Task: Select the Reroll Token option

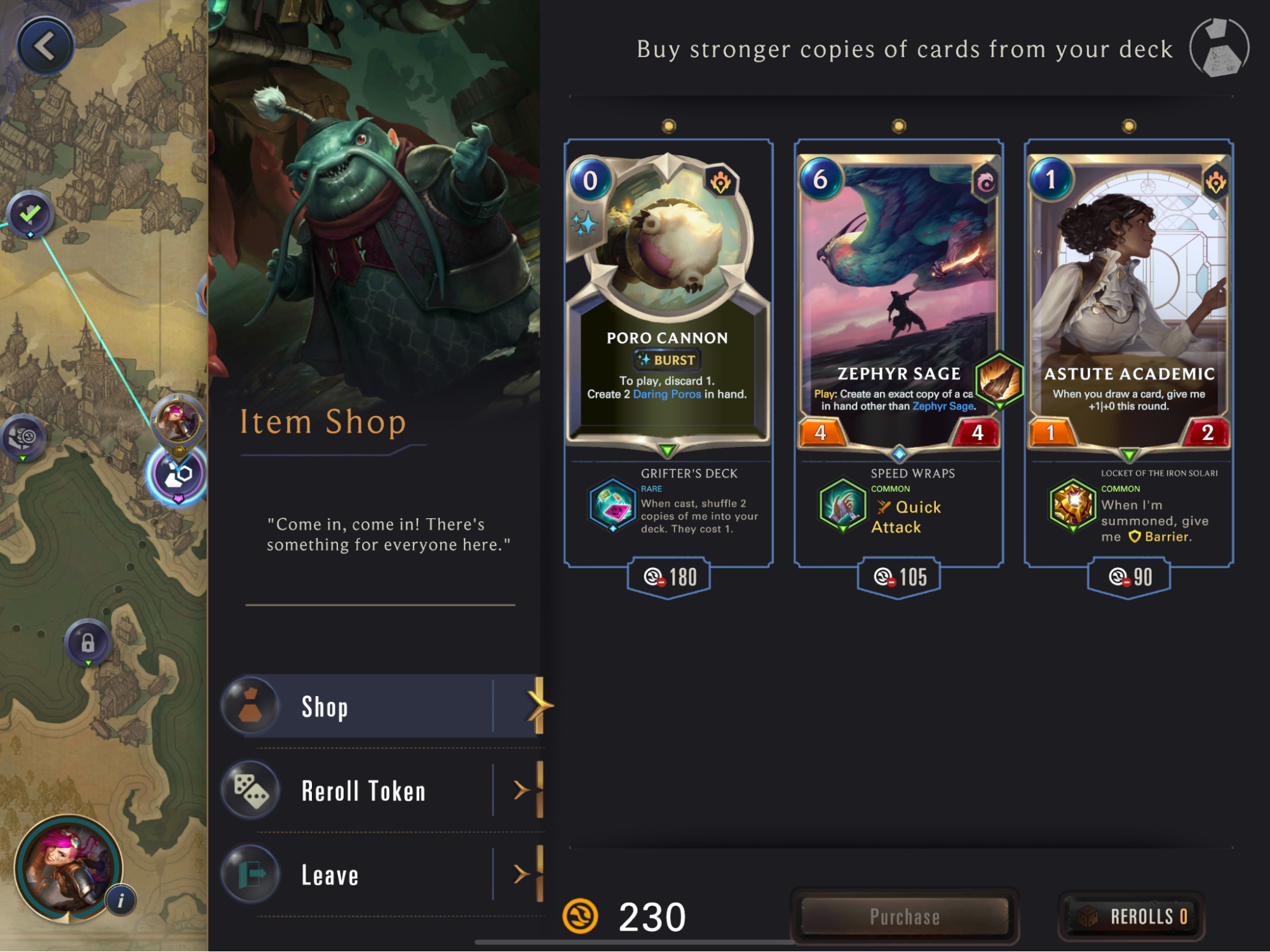Action: pyautogui.click(x=381, y=791)
